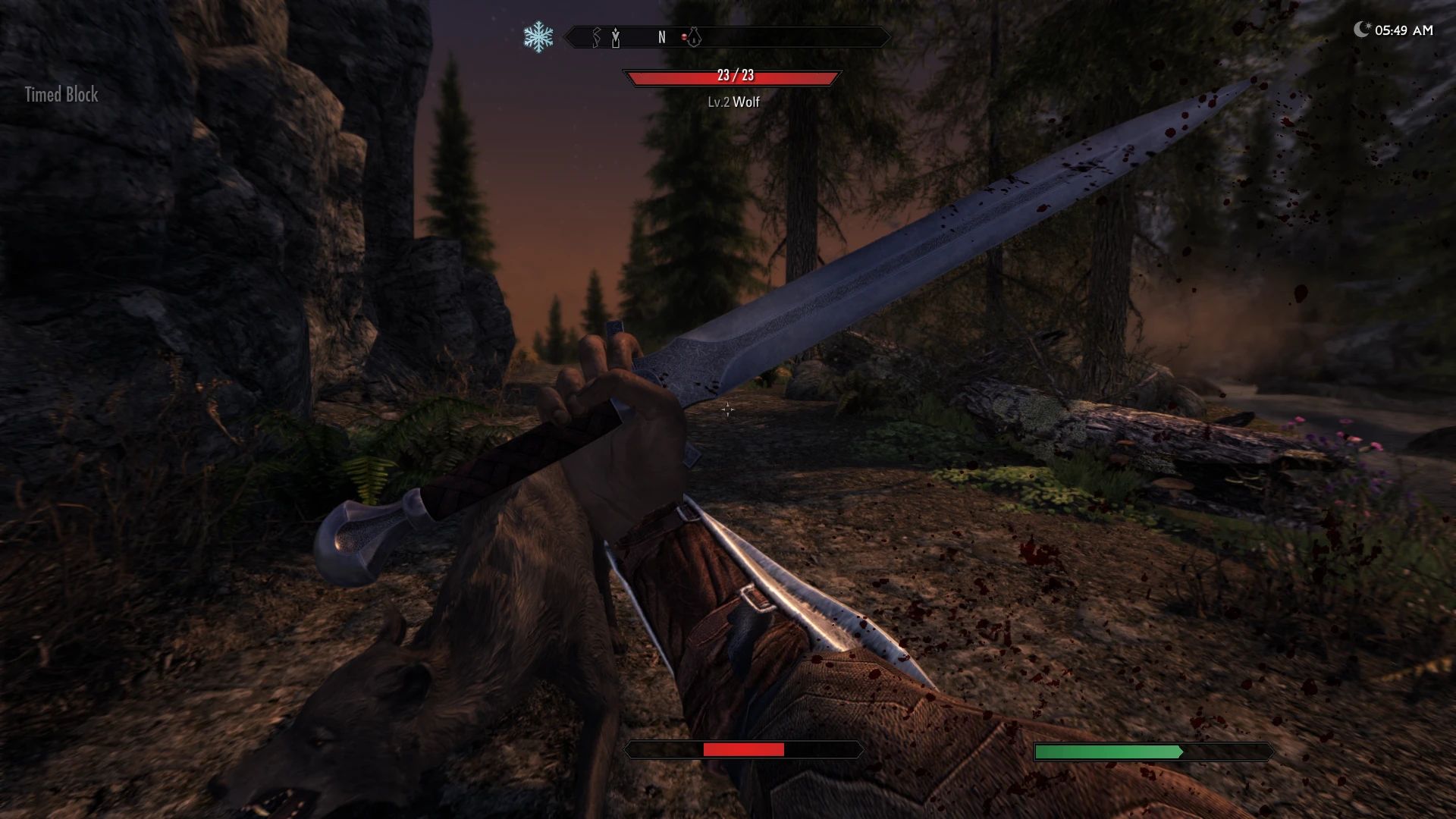Click the snowflake cold-exposure icon
Image resolution: width=1456 pixels, height=819 pixels.
[538, 37]
